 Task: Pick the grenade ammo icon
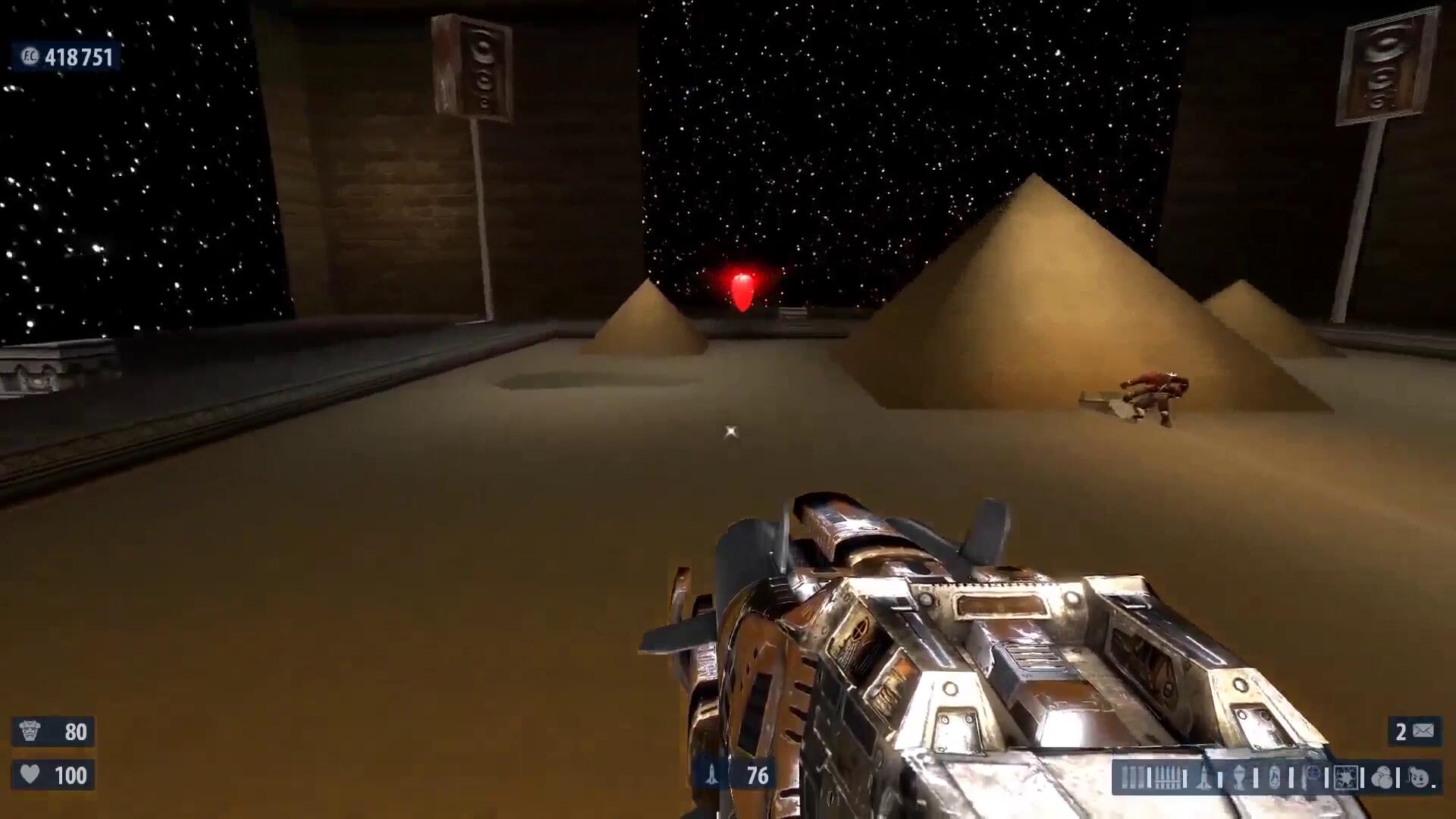(x=1239, y=778)
